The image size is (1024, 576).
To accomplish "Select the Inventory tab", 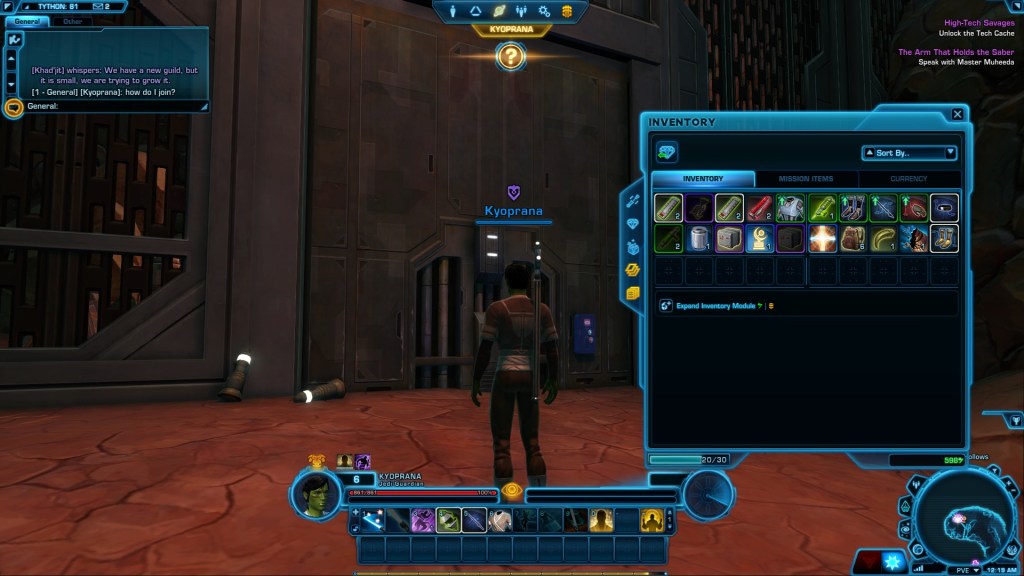I will point(702,179).
